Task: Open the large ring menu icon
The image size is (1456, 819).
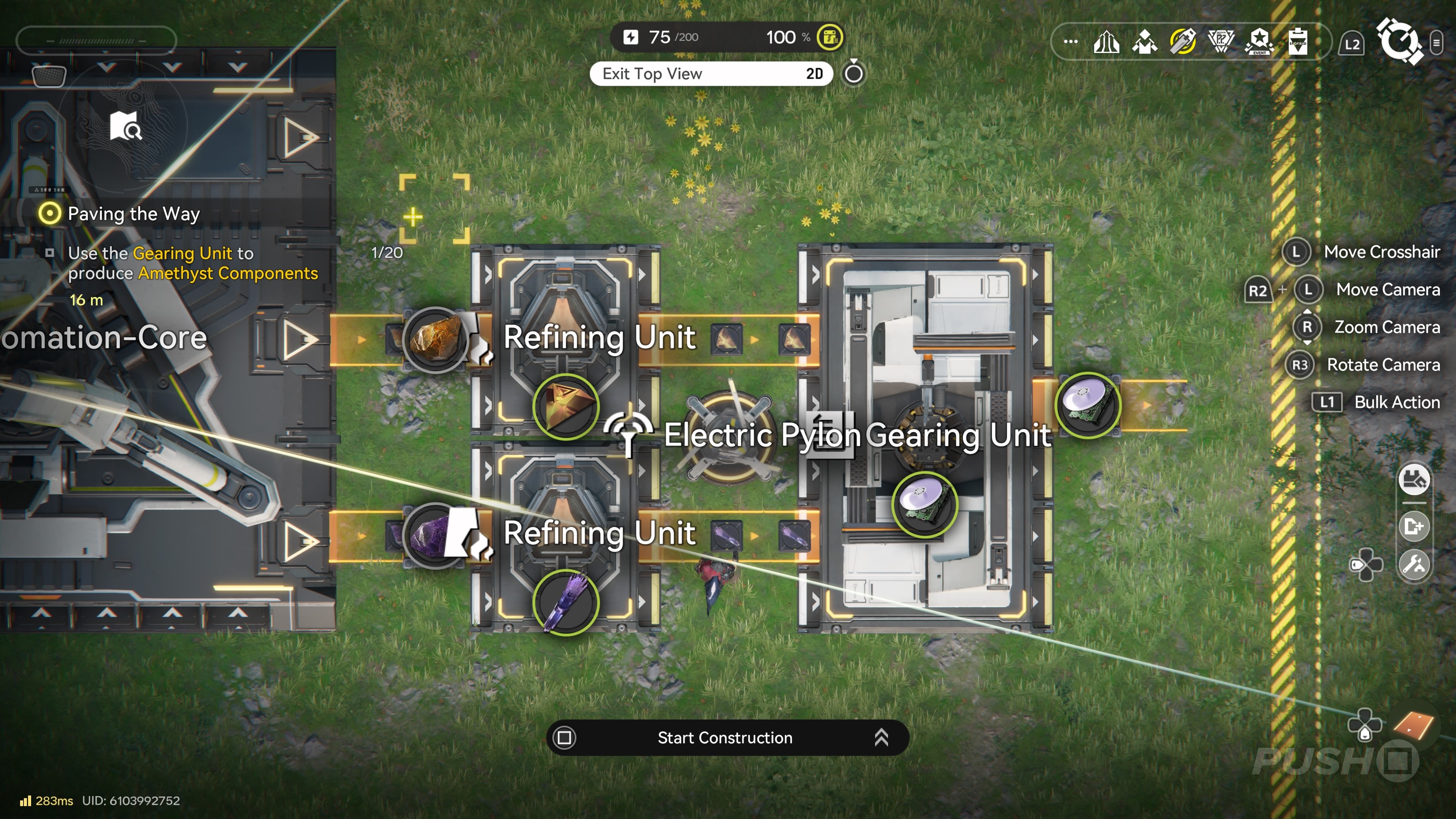Action: click(x=1400, y=42)
